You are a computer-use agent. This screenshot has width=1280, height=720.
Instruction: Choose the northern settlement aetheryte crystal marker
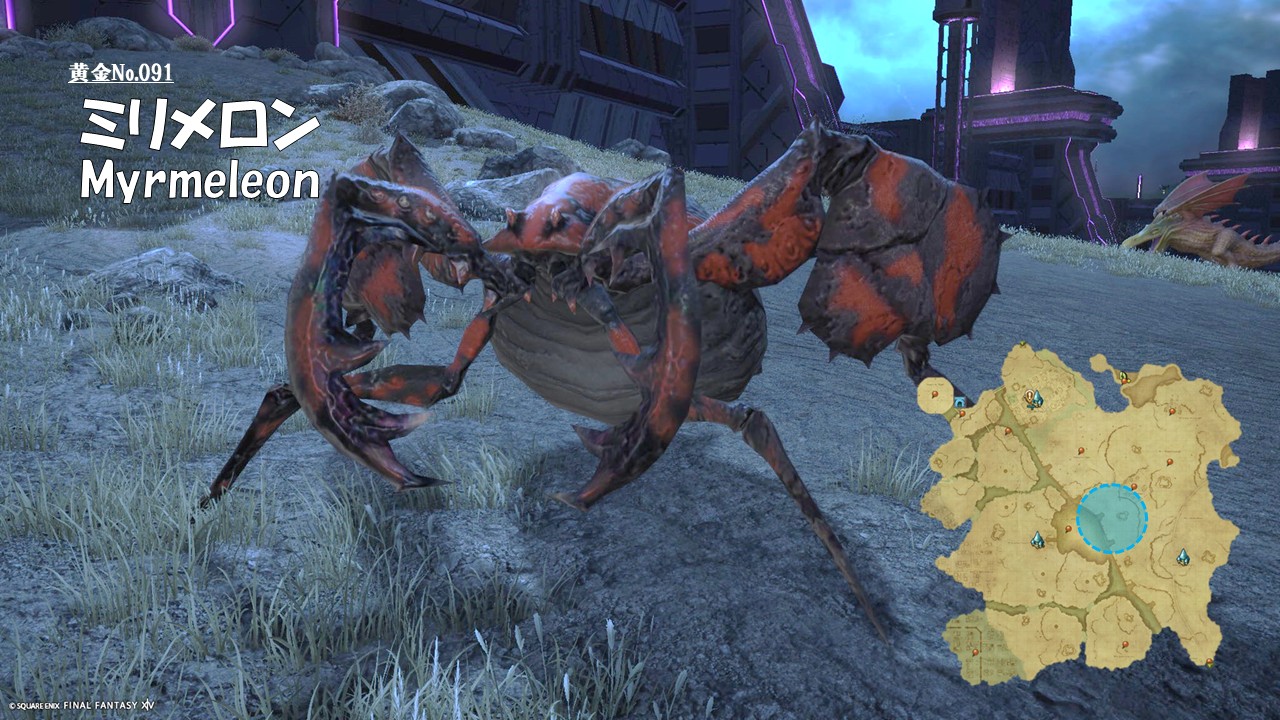1035,399
